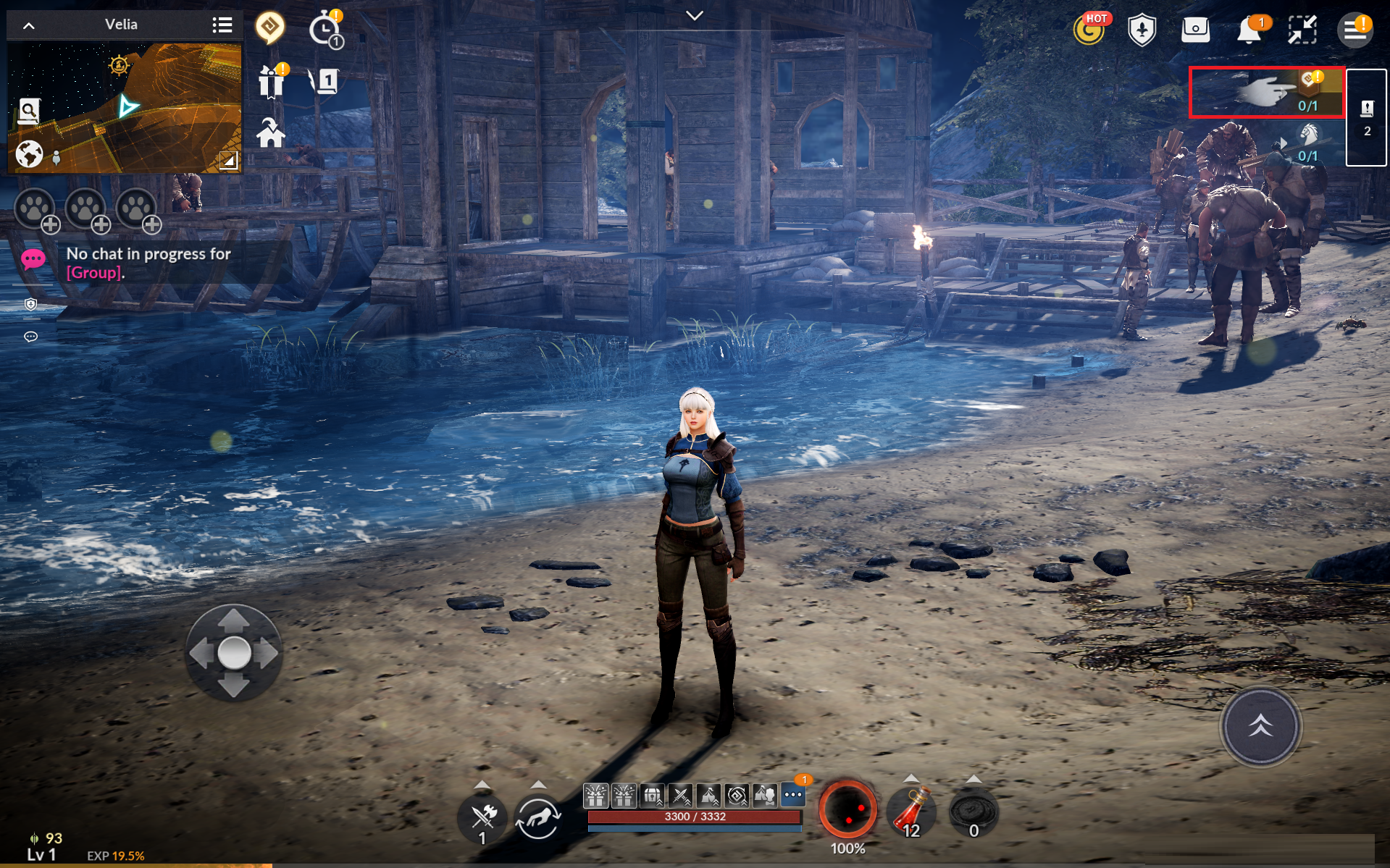The height and width of the screenshot is (868, 1390).
Task: Tap the jump double-arrow button
Action: tap(1260, 726)
